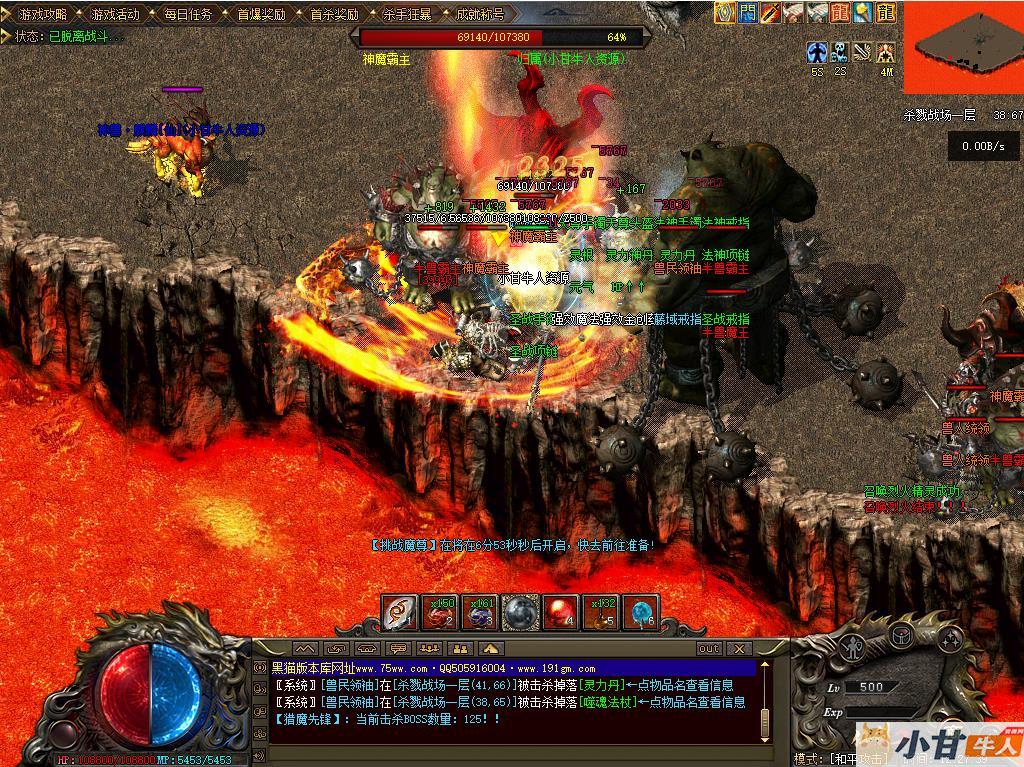Click the chat panel's out button
The height and width of the screenshot is (767, 1024).
[x=708, y=649]
